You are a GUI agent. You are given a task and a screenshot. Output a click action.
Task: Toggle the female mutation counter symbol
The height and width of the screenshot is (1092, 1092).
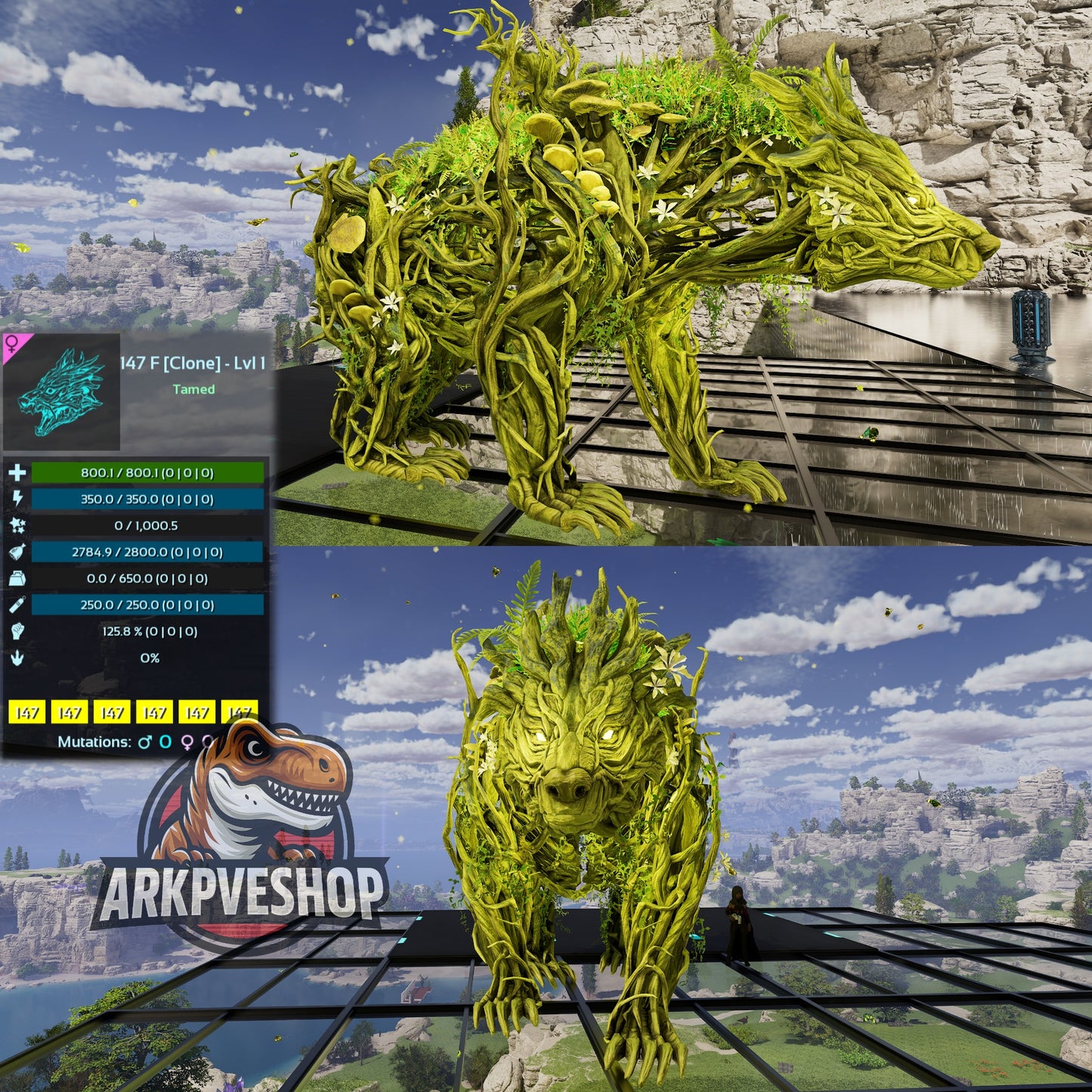[187, 743]
